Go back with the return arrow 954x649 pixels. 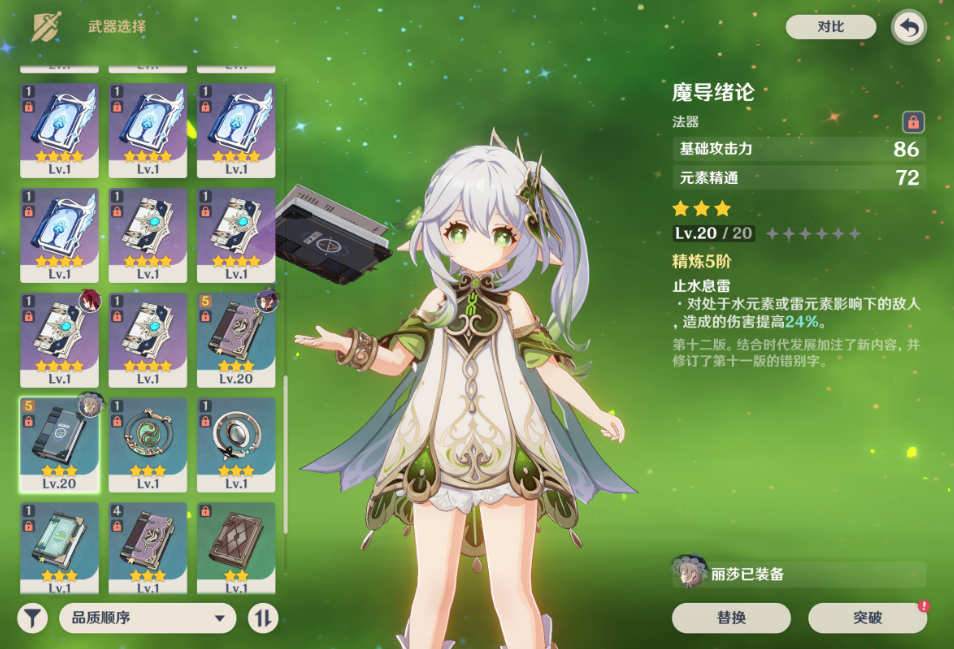(x=908, y=27)
